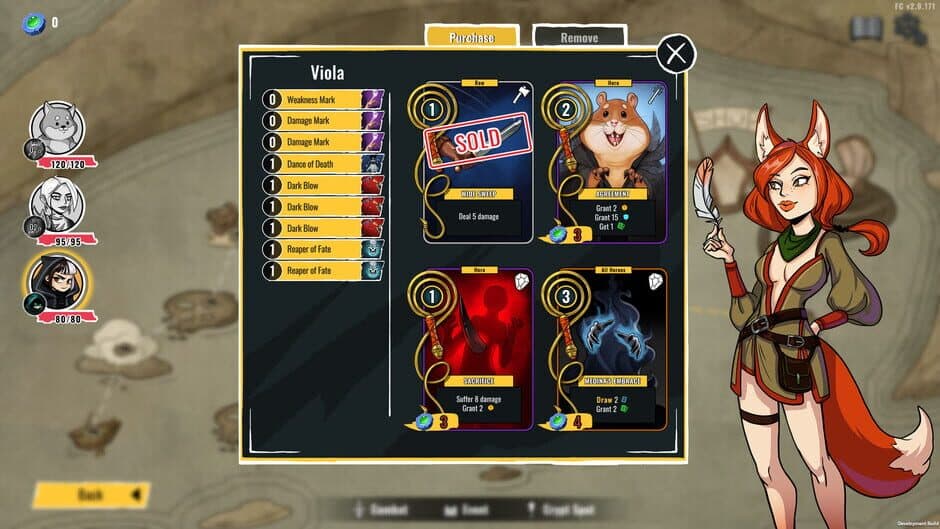Viewport: 940px width, 529px height.
Task: Go back with the Back button
Action: click(x=90, y=494)
